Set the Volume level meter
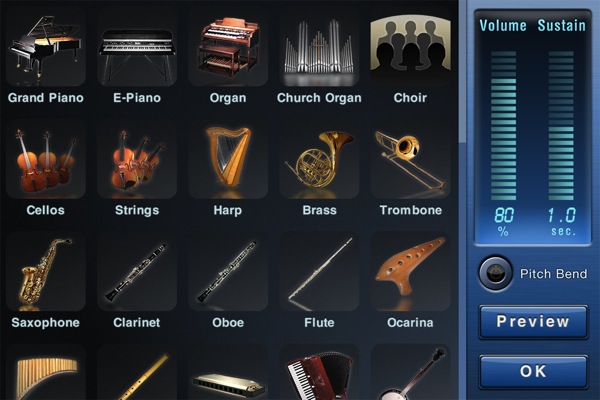 tap(504, 125)
